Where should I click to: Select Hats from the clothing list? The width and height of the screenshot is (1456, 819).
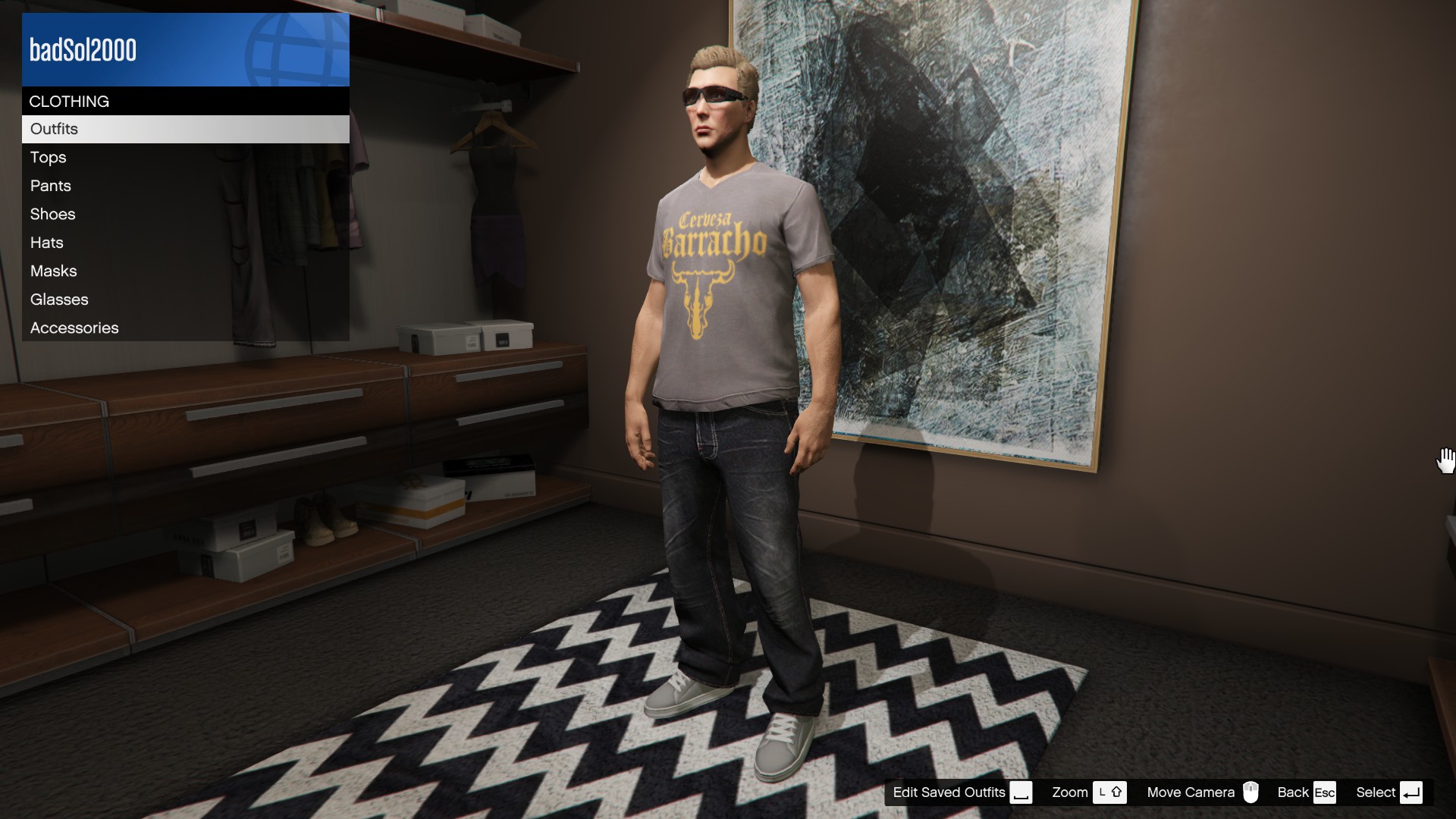[185, 243]
